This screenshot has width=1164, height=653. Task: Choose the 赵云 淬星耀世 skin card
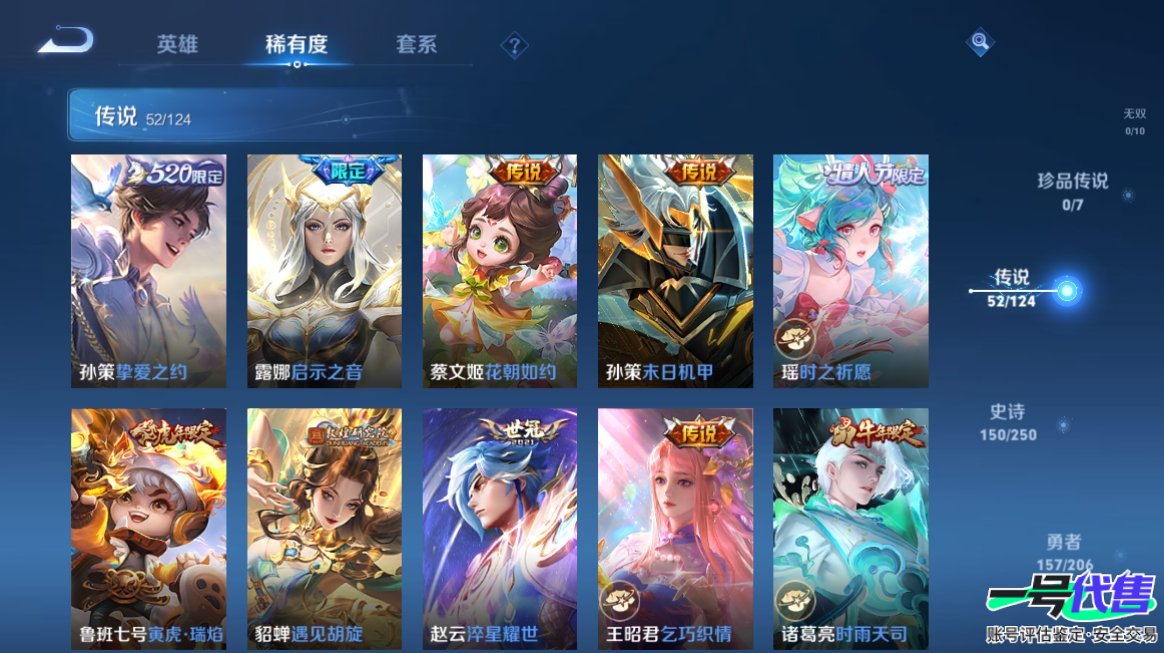click(500, 528)
